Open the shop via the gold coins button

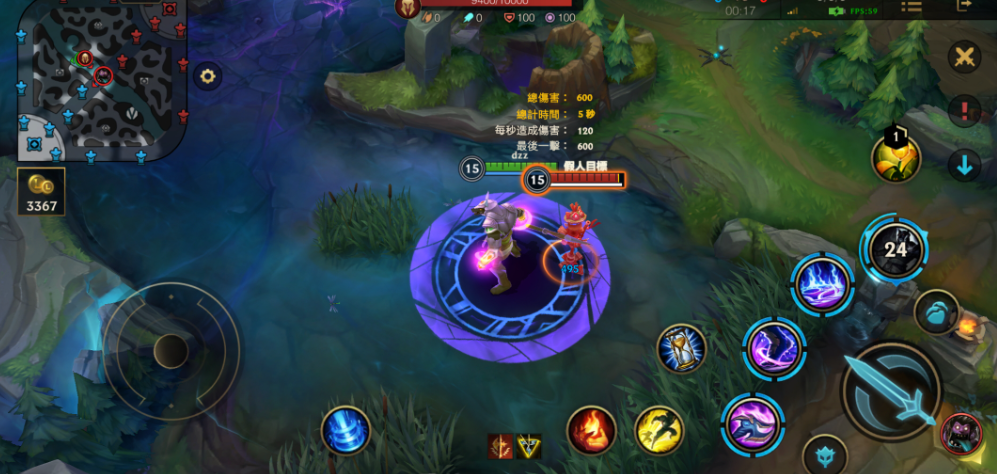pyautogui.click(x=41, y=190)
